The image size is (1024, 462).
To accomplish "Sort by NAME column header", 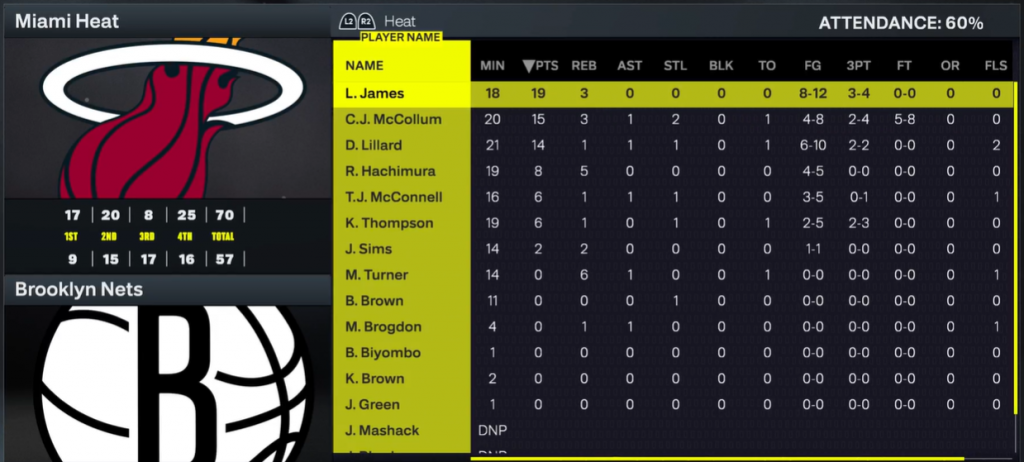I will (x=364, y=66).
